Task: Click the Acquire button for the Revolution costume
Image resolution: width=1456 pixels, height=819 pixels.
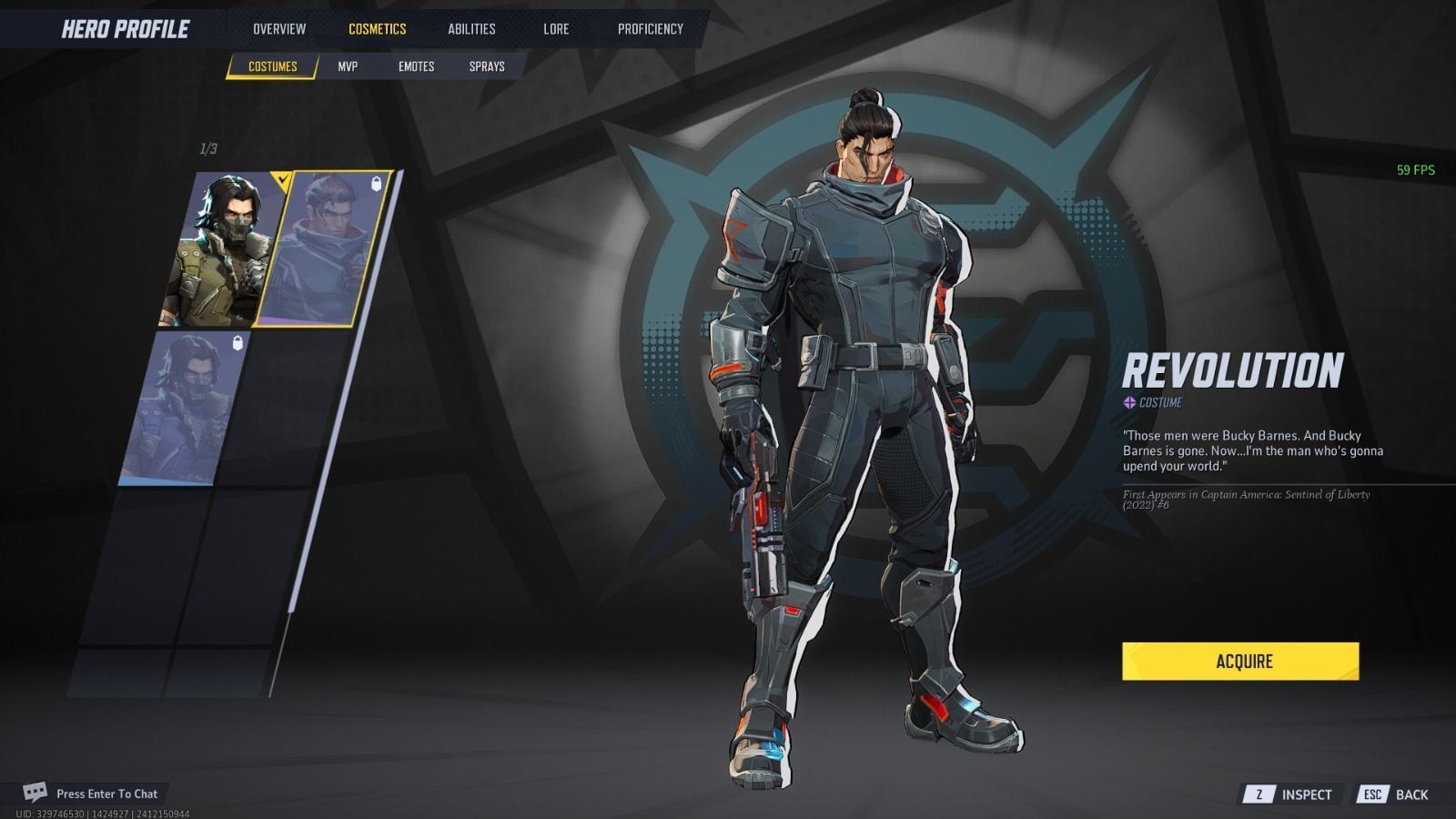Action: click(1243, 662)
